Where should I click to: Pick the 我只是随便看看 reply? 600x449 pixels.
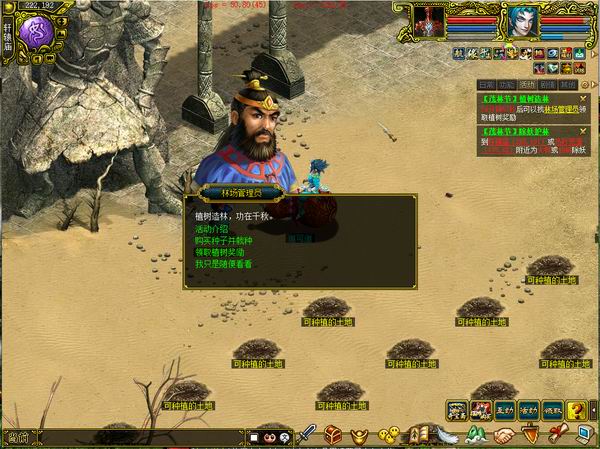tap(219, 264)
